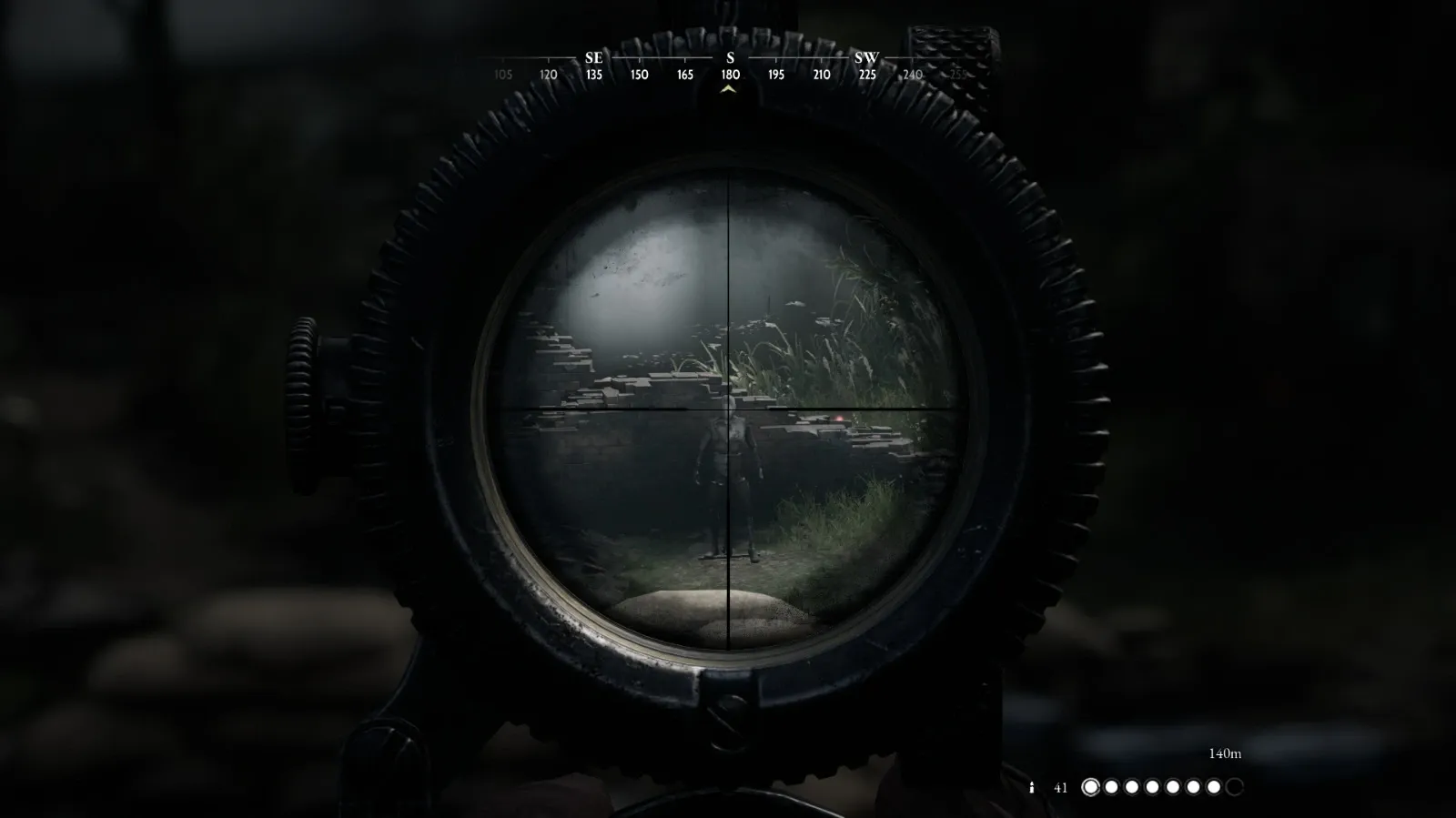Click the yellow heading chevron under the compass
The image size is (1456, 818).
pyautogui.click(x=728, y=91)
